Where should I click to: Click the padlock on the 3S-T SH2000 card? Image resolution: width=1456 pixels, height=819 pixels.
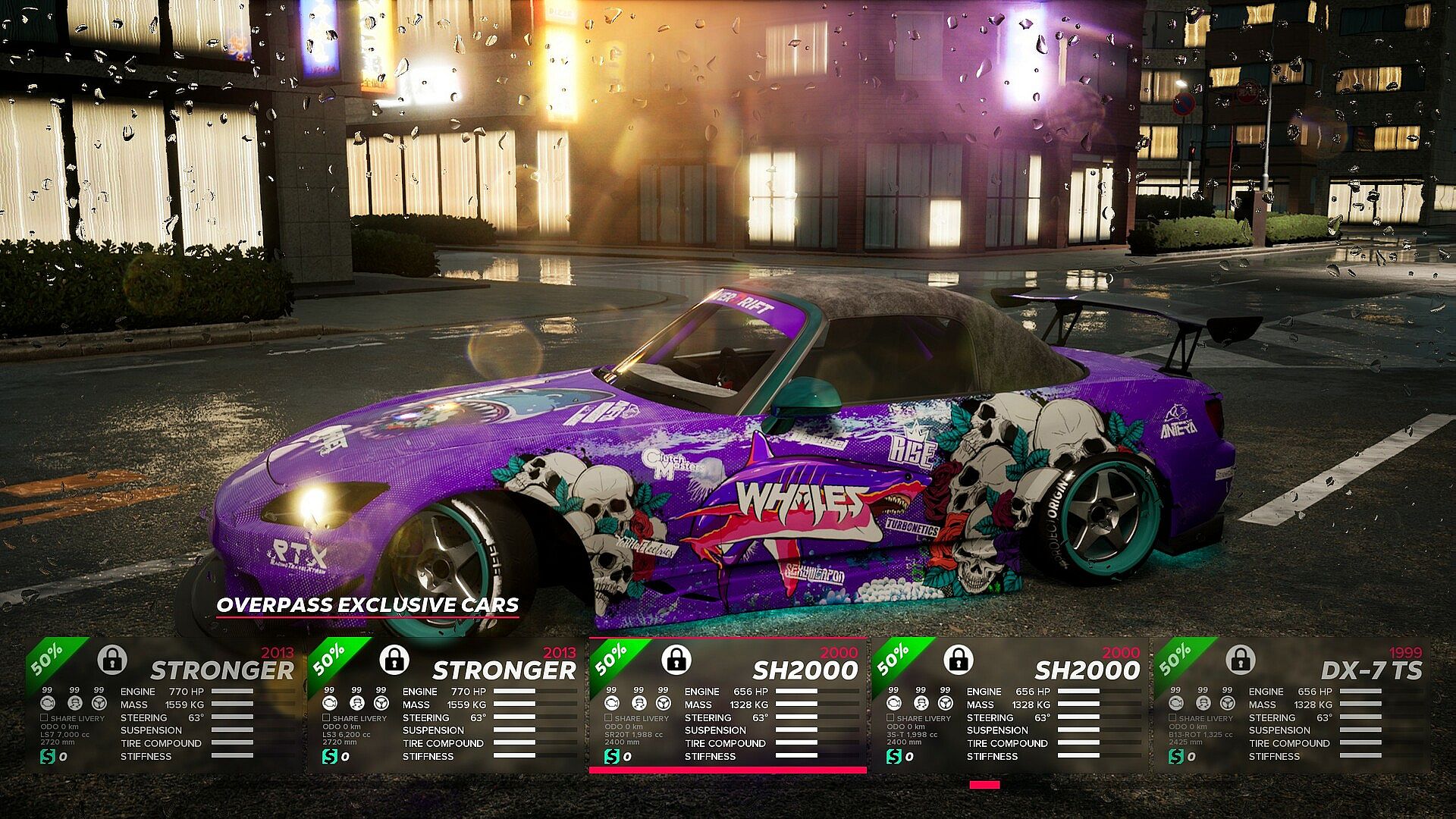point(958,660)
